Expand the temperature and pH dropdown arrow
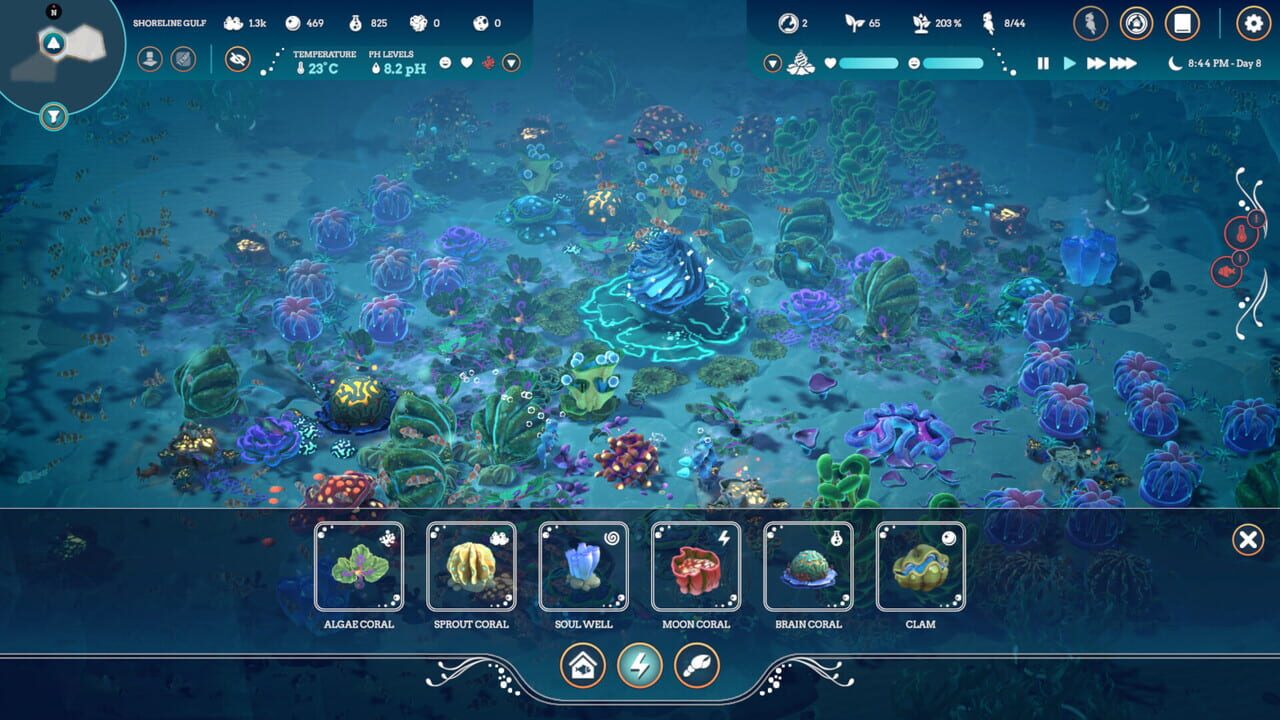Screen dimensions: 1280x720 (x=509, y=64)
